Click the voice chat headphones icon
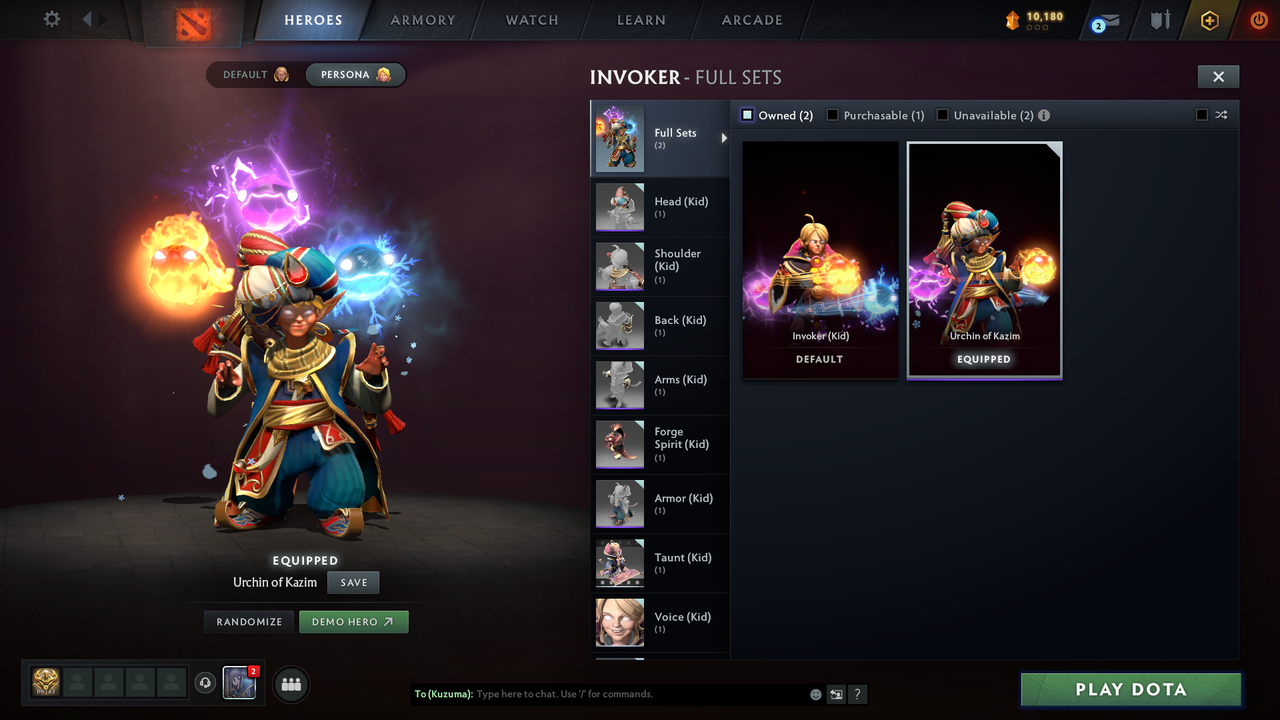Viewport: 1280px width, 720px height. pos(207,682)
